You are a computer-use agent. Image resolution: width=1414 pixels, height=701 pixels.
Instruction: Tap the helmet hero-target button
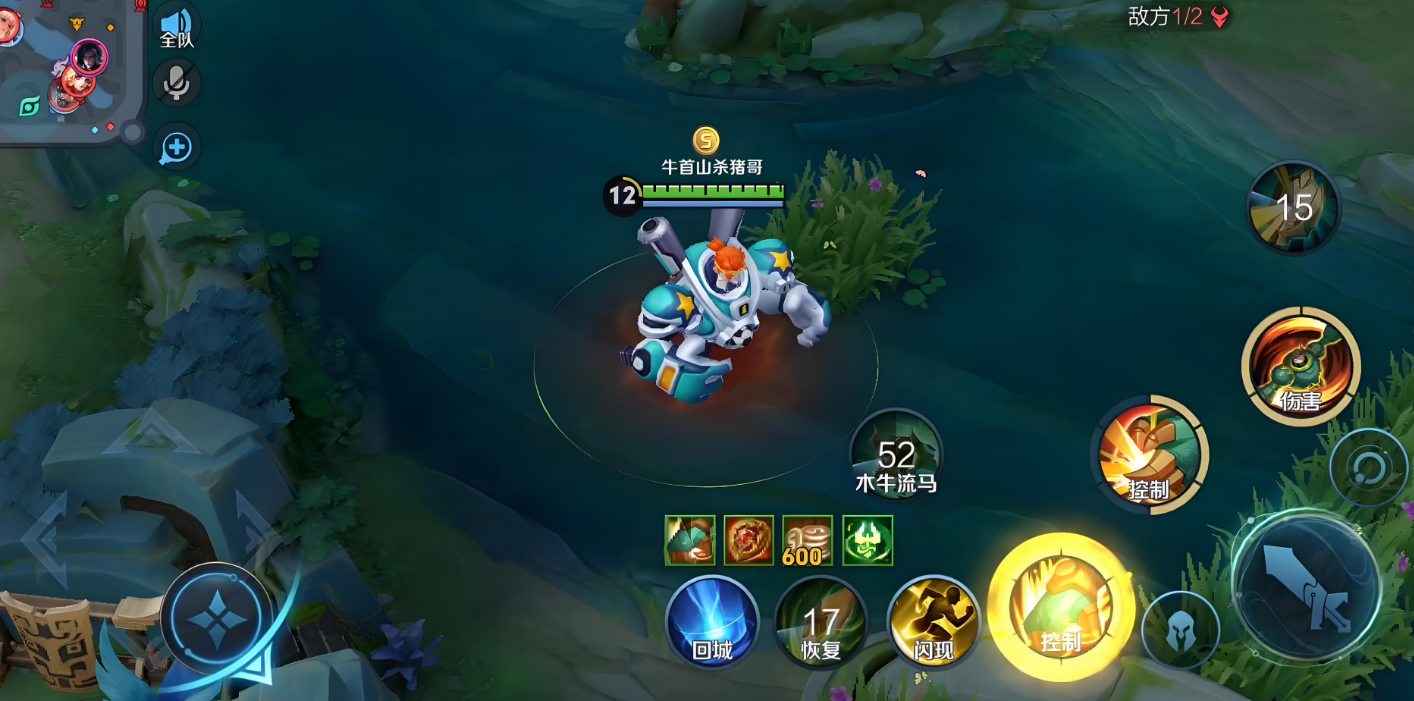[1180, 631]
